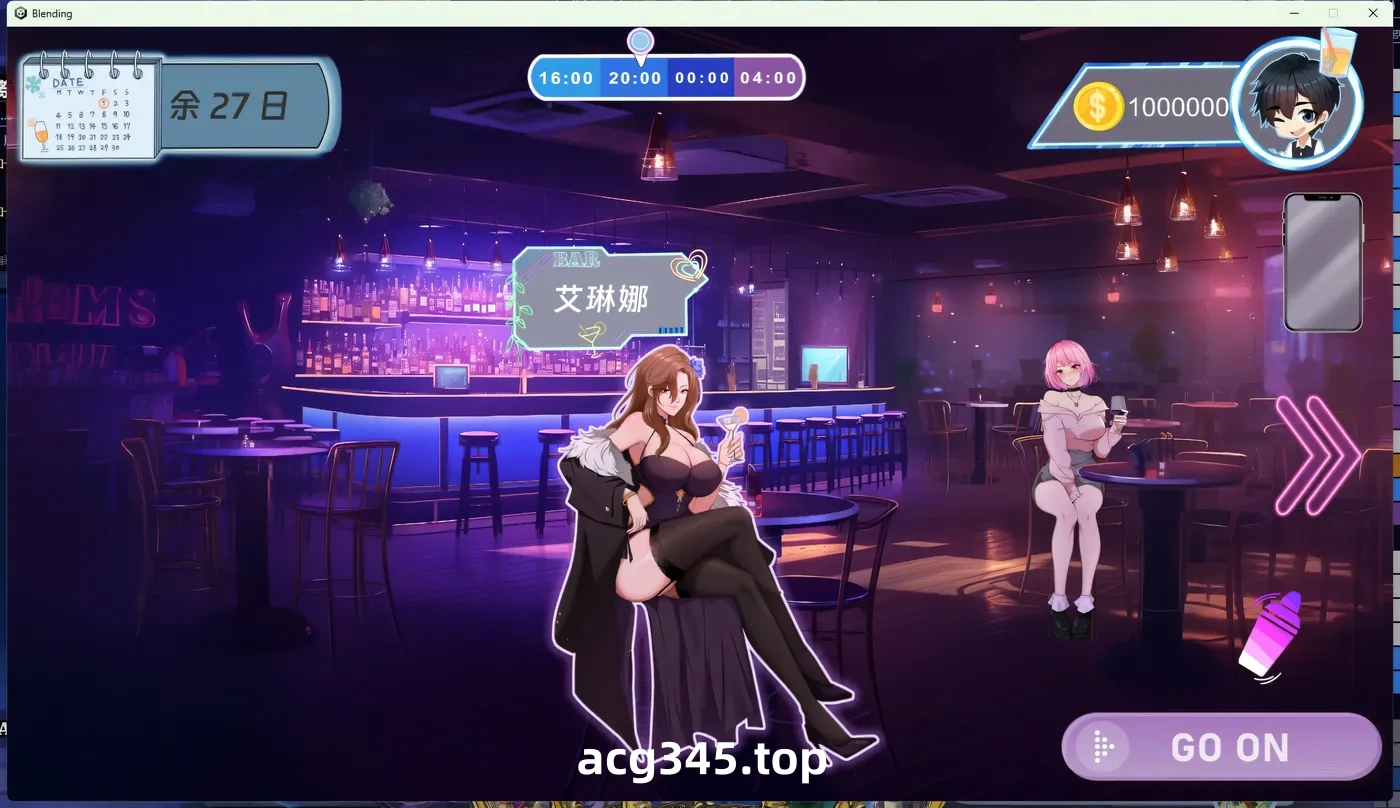The width and height of the screenshot is (1400, 808).
Task: Switch to the 20:00 time segment
Action: pyautogui.click(x=633, y=76)
